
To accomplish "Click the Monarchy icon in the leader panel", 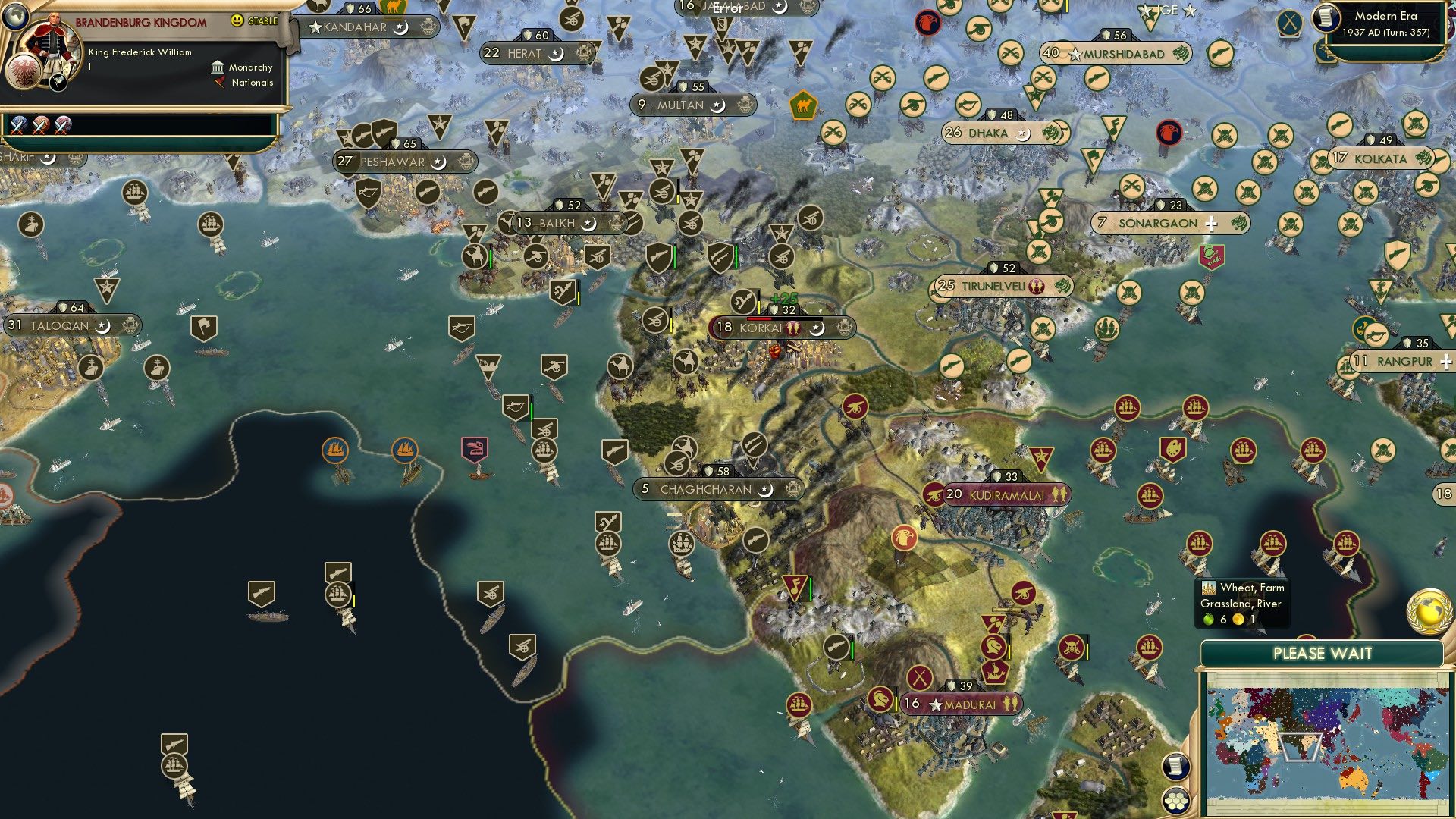I will coord(218,67).
